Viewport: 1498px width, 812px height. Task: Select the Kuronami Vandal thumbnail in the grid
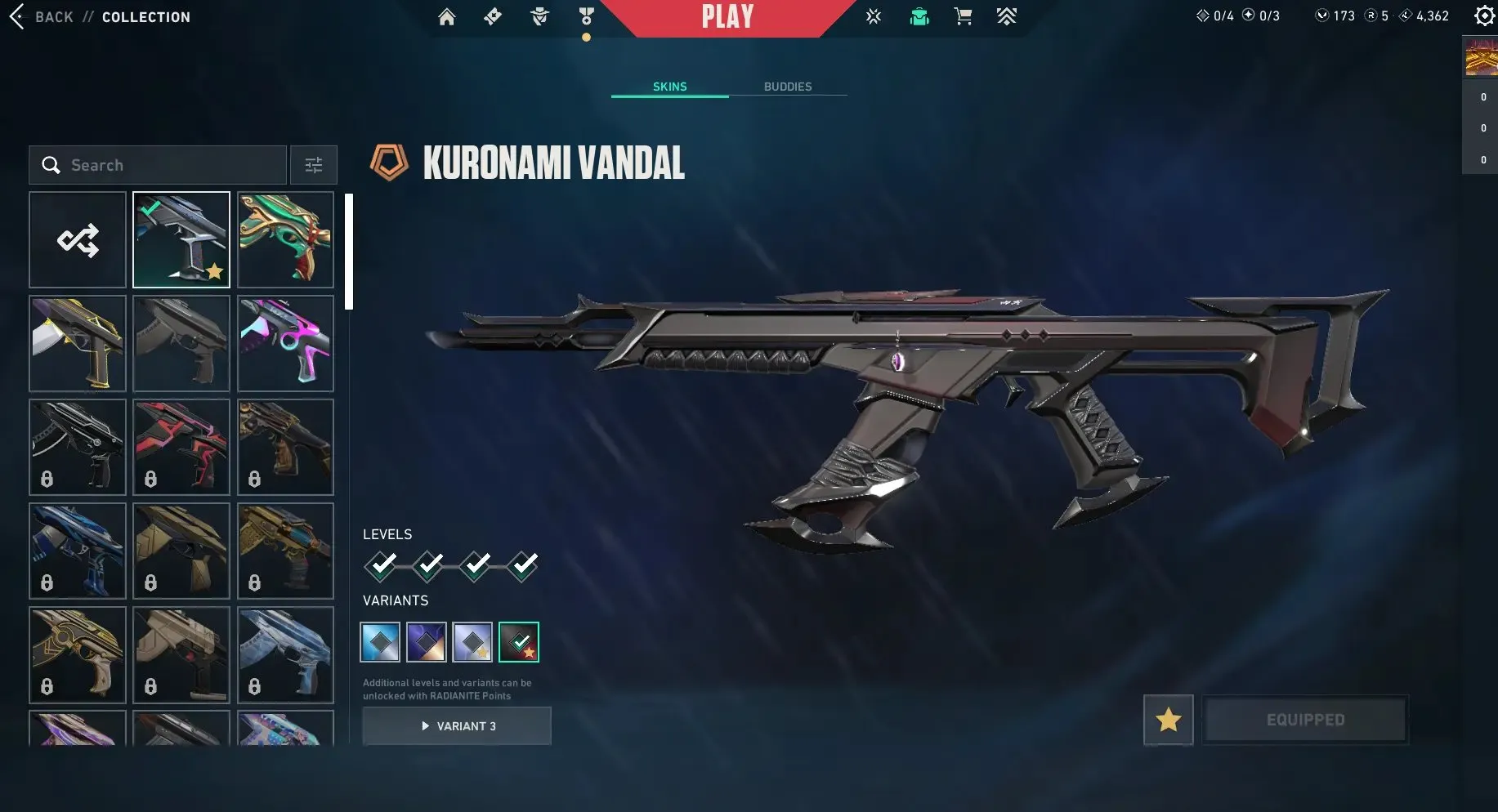(181, 239)
